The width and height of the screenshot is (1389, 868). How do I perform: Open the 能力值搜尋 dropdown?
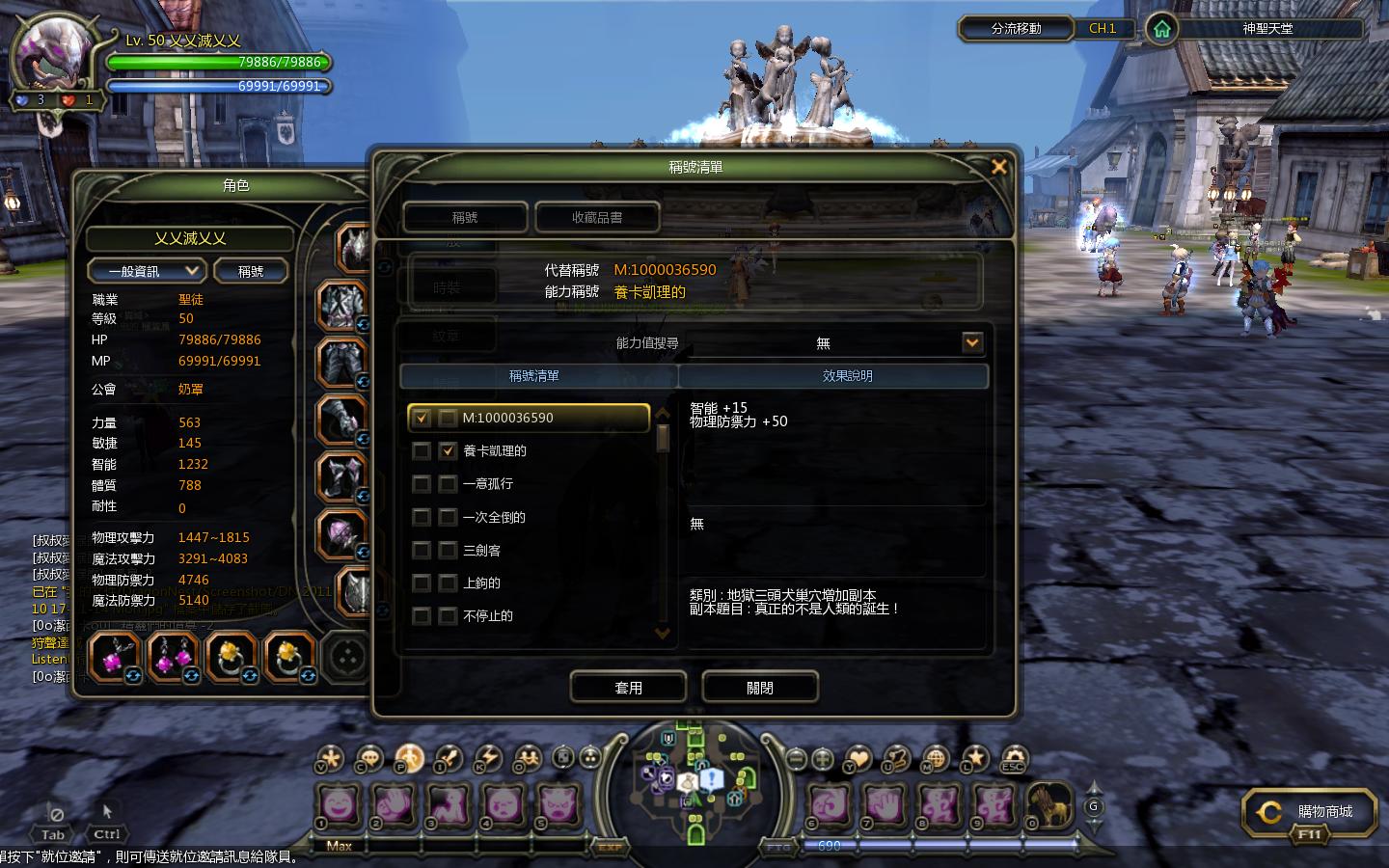[972, 342]
